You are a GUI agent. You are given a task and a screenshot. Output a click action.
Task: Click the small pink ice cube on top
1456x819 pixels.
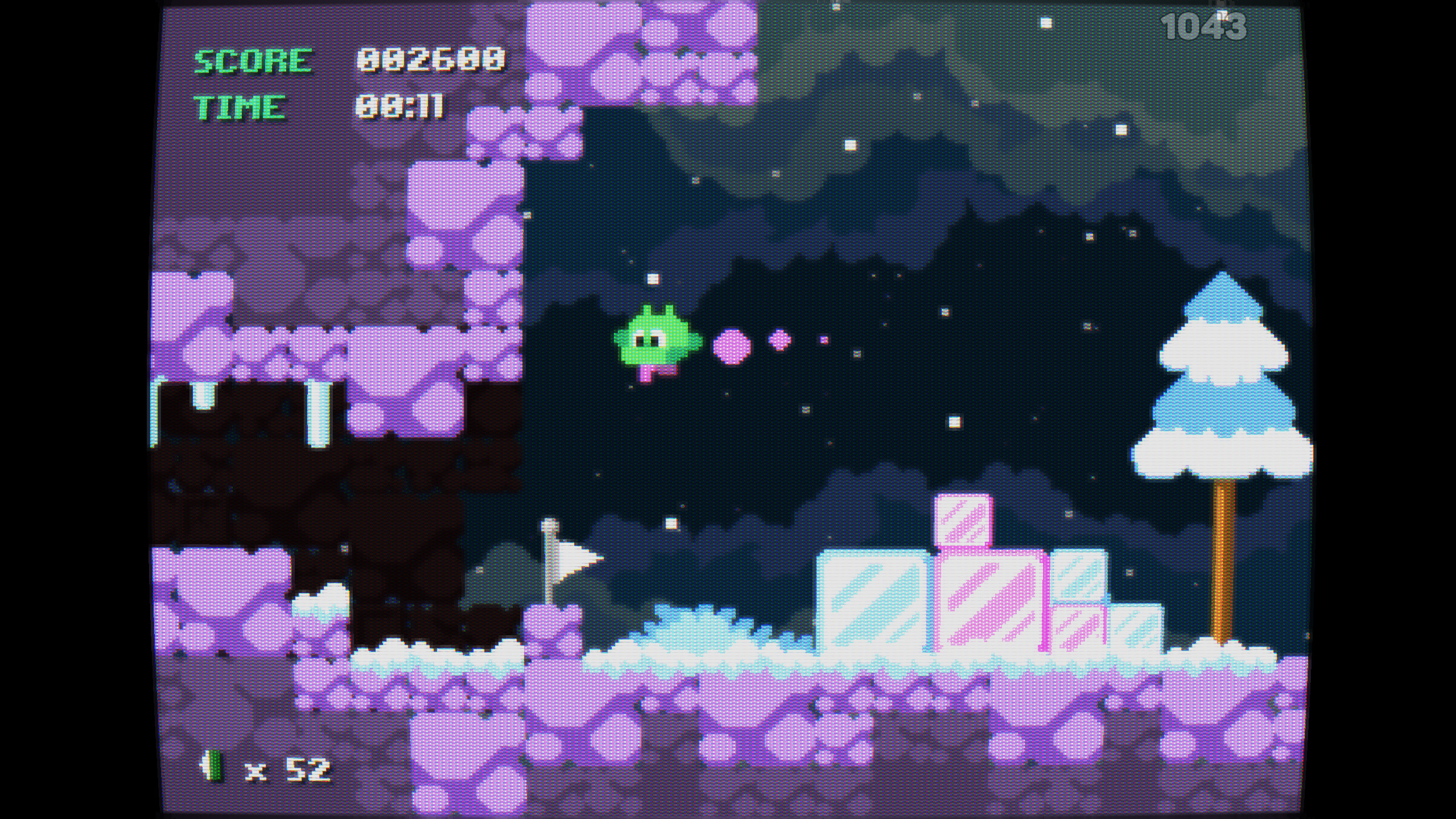(x=962, y=518)
